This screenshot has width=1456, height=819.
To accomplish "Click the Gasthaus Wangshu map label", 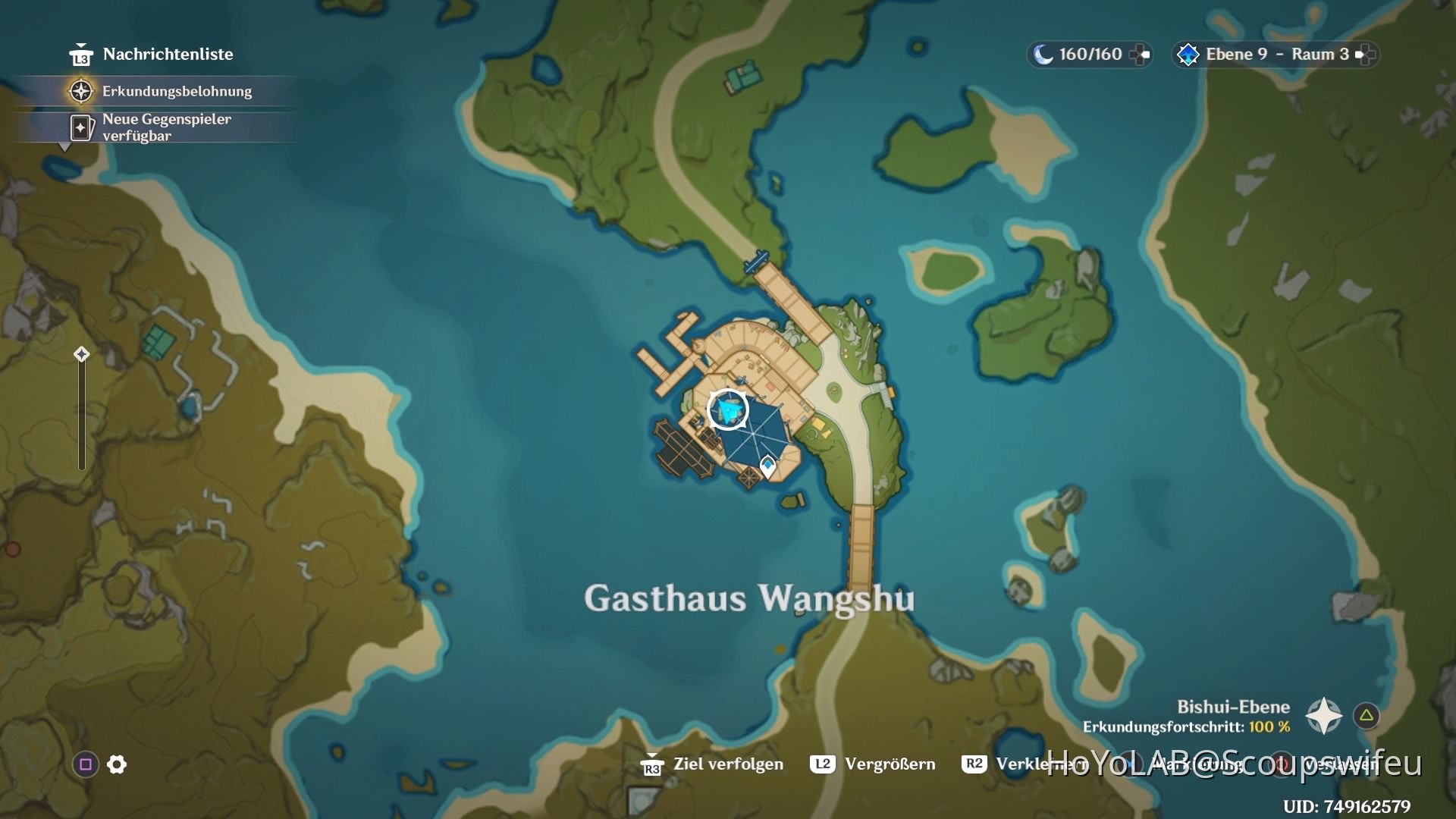I will point(749,598).
